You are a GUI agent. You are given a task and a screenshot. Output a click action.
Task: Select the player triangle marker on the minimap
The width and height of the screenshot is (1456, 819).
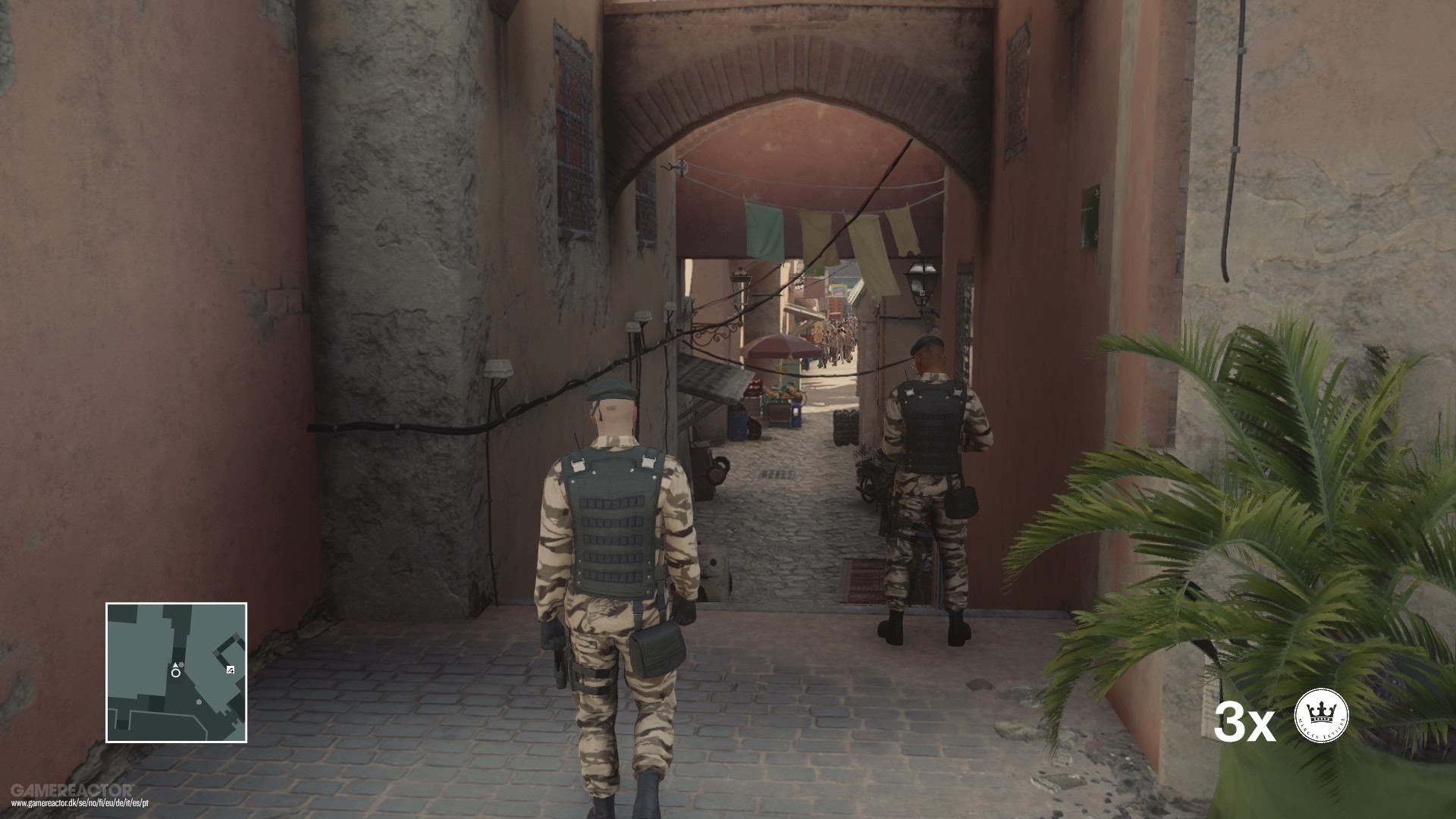176,665
